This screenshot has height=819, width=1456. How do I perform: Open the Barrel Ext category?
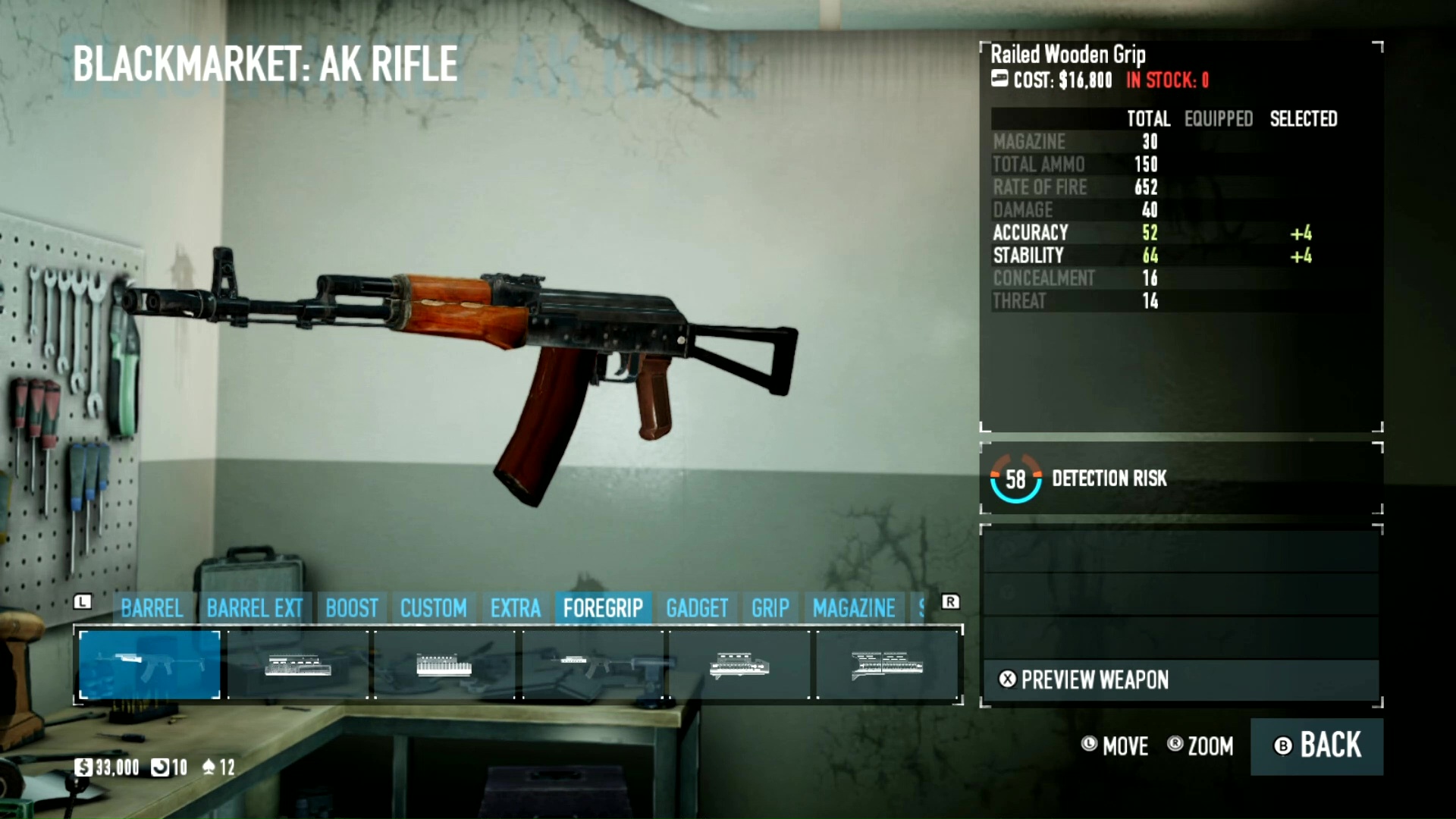tap(254, 608)
